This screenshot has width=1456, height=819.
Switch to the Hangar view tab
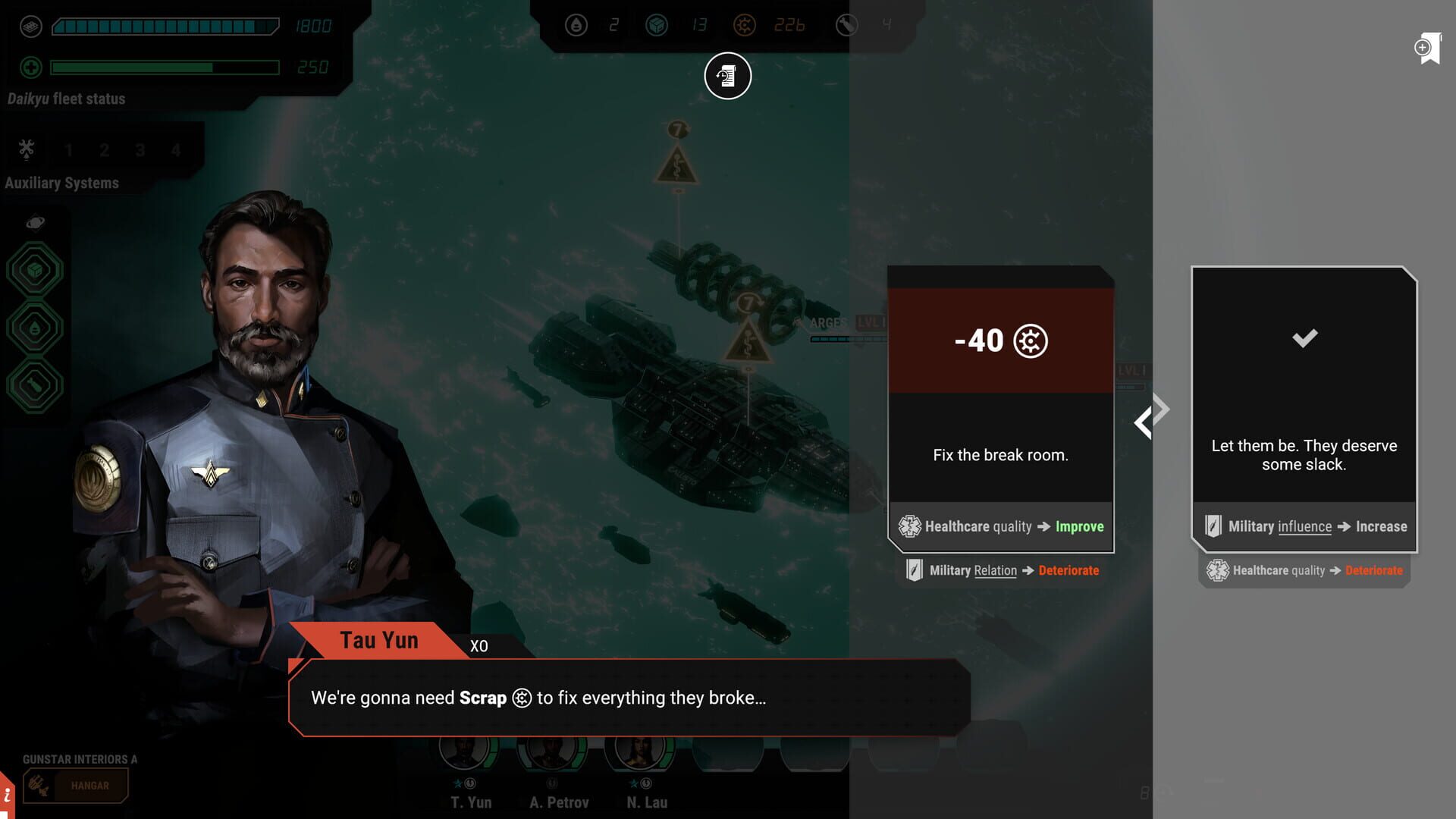tap(76, 786)
